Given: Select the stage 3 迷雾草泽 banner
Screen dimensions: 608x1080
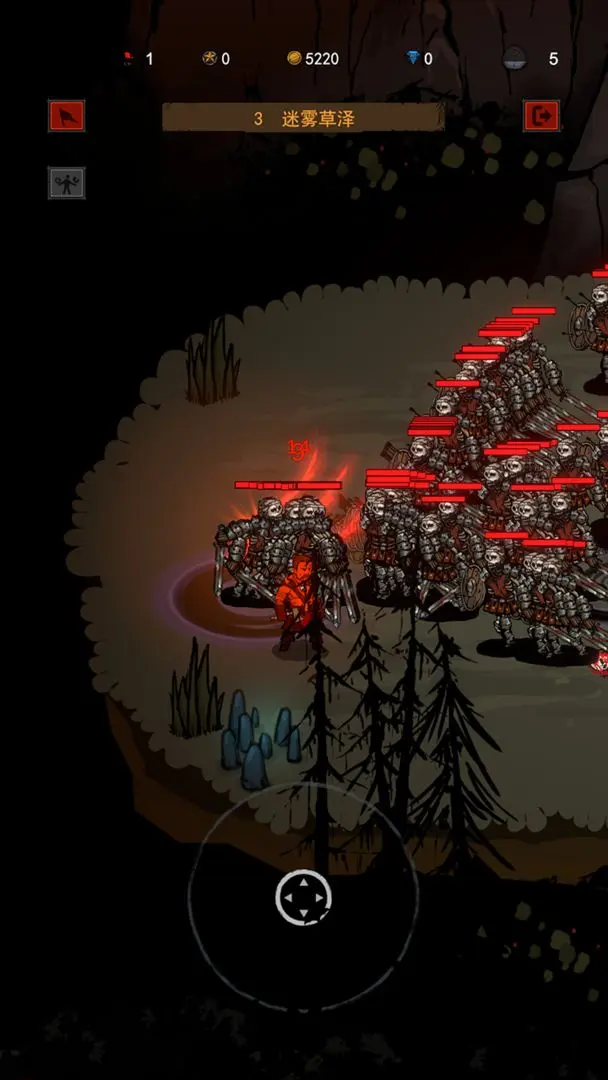Looking at the screenshot, I should tap(303, 118).
